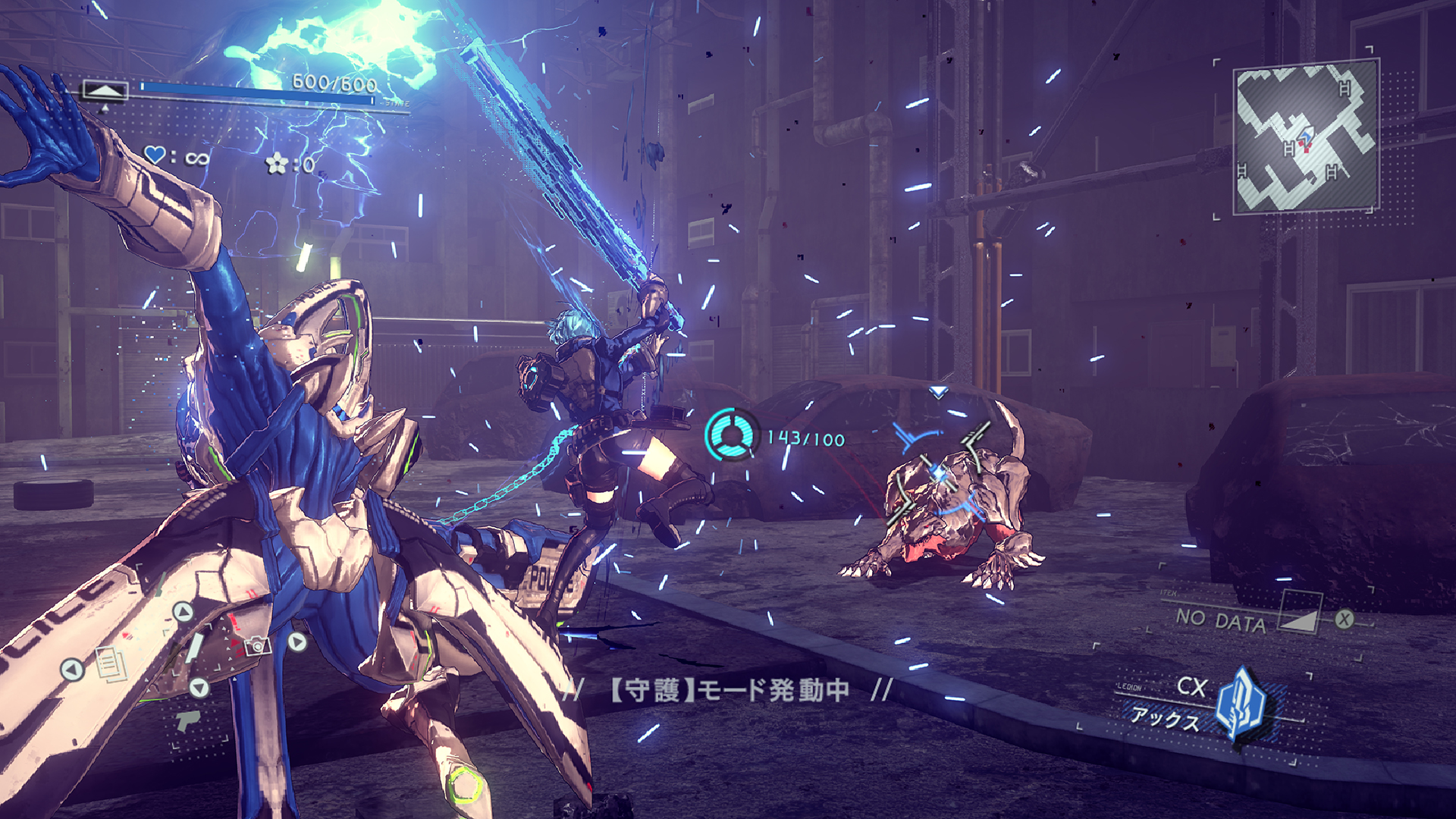Click the empty NO DATA item slot
Screen dimensions: 1456x819
1221,620
